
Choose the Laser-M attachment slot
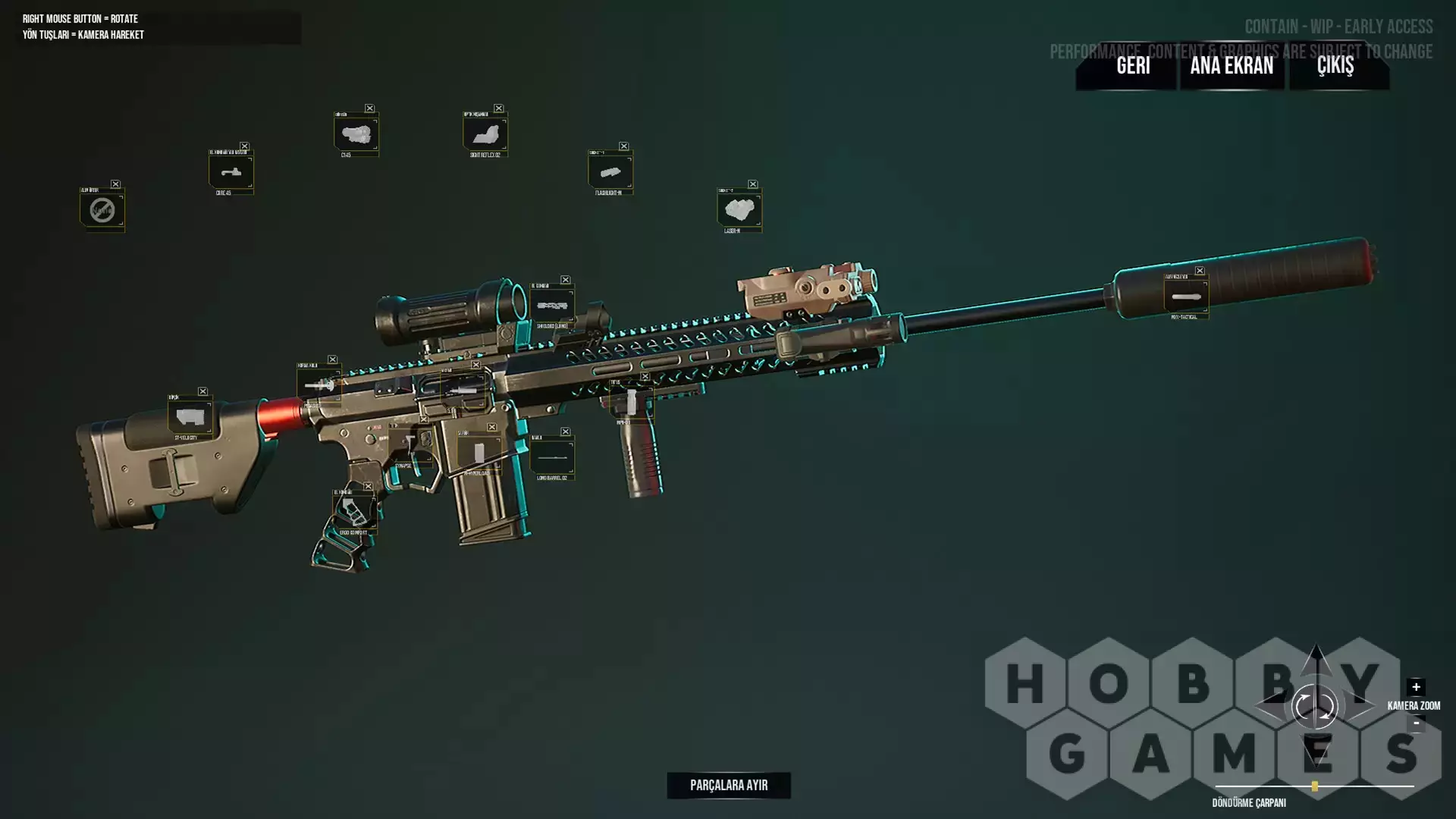click(x=739, y=210)
